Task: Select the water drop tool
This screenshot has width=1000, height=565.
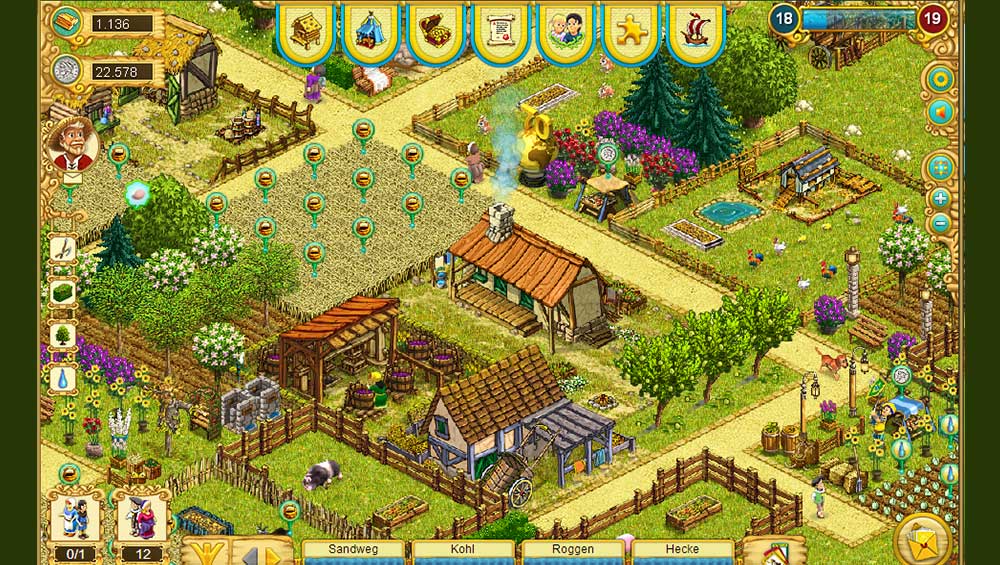Action: pos(62,378)
